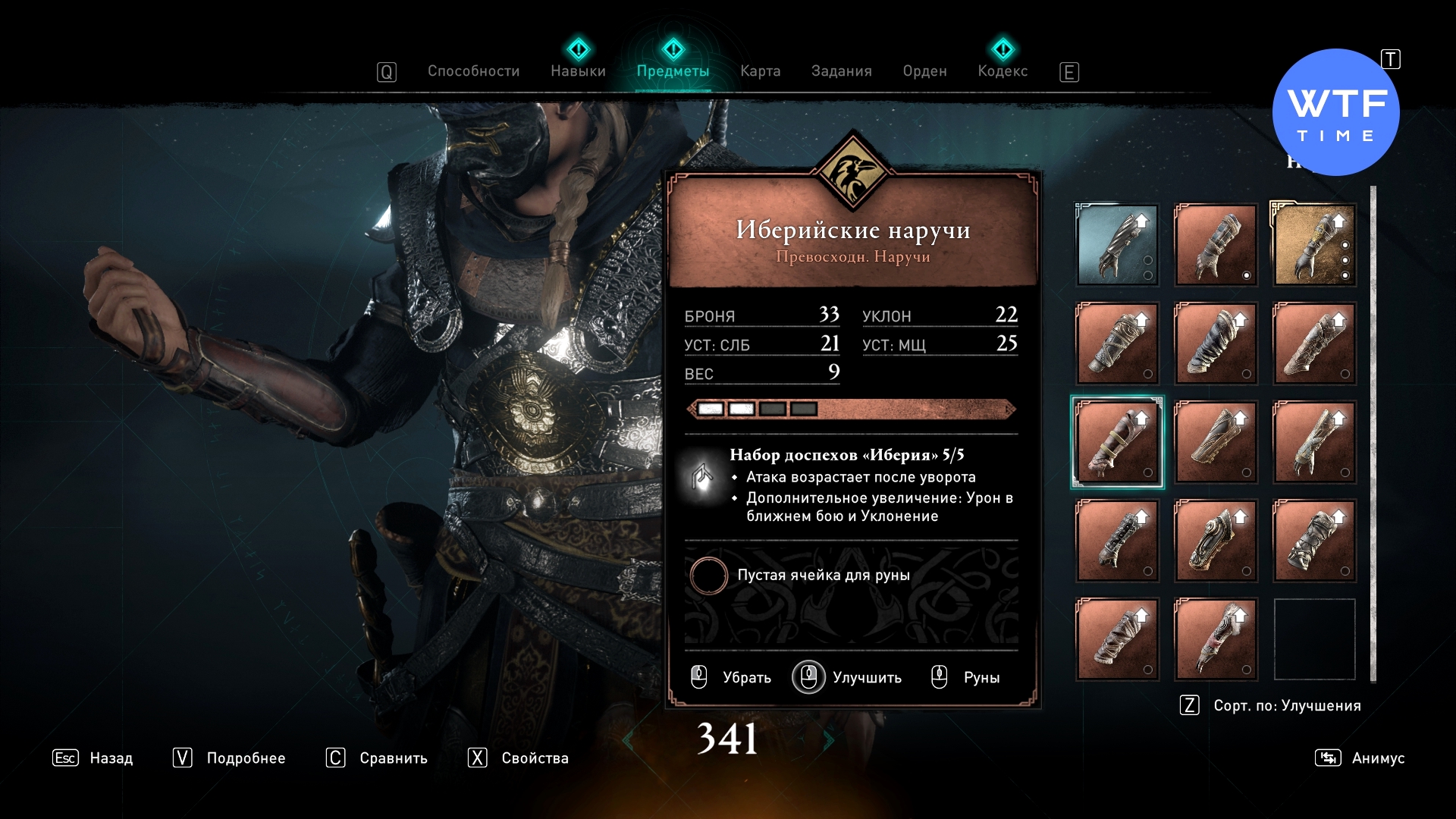
Task: Choose the blue-background bracers slot
Action: [1117, 245]
